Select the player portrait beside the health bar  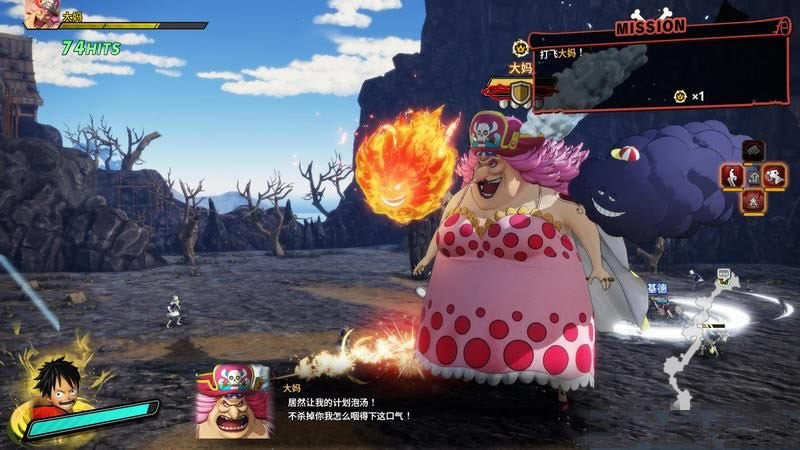(x=42, y=14)
